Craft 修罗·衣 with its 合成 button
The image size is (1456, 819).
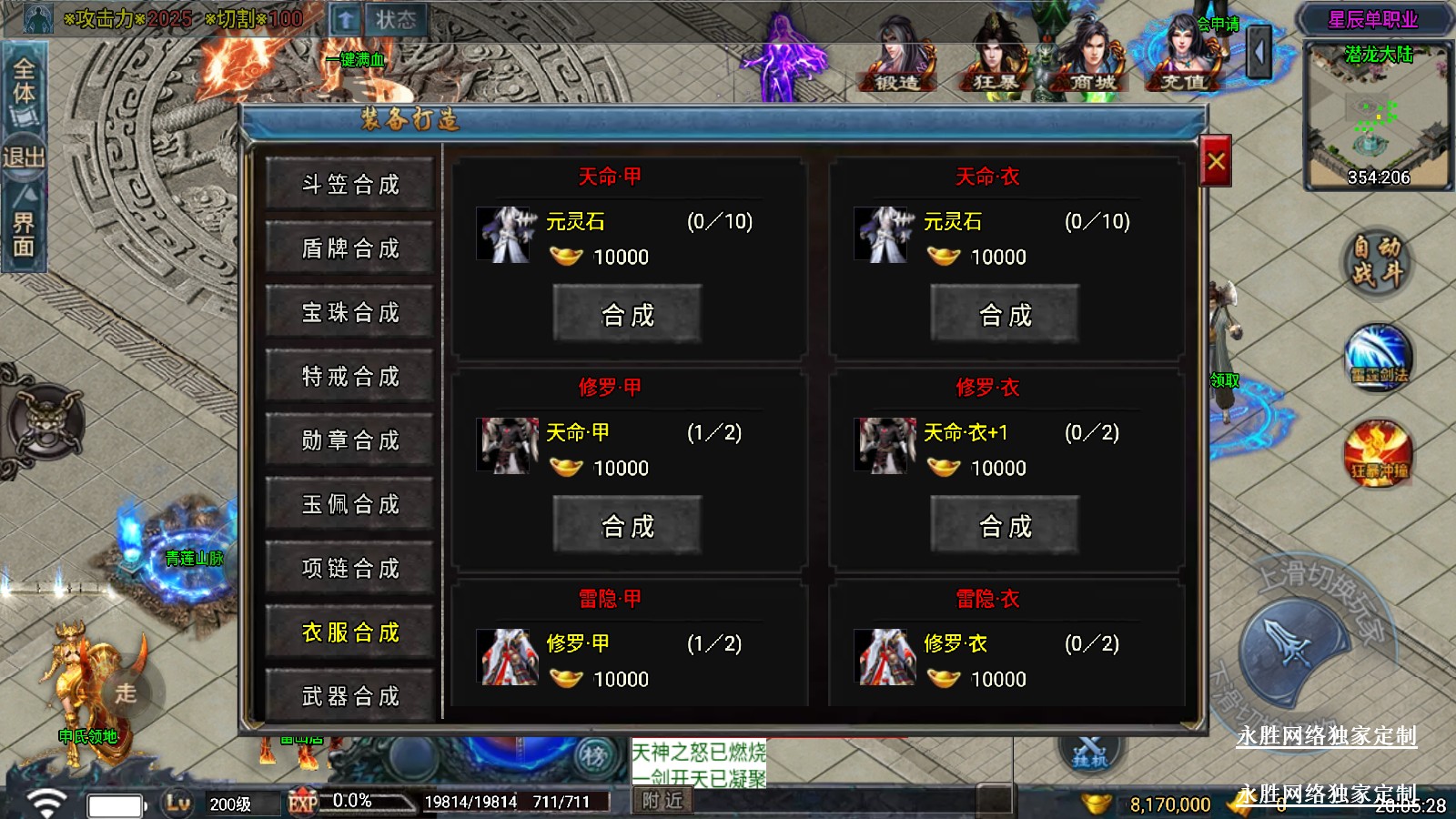1005,526
